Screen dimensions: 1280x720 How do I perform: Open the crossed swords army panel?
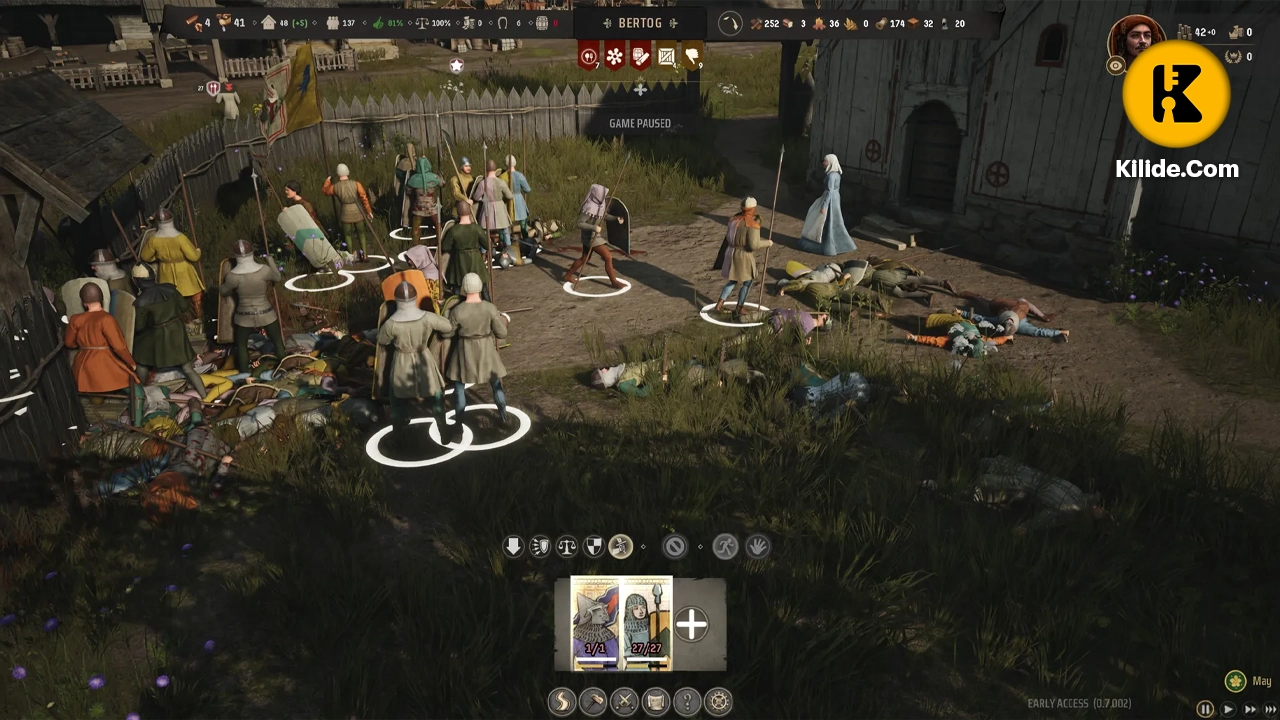click(624, 701)
